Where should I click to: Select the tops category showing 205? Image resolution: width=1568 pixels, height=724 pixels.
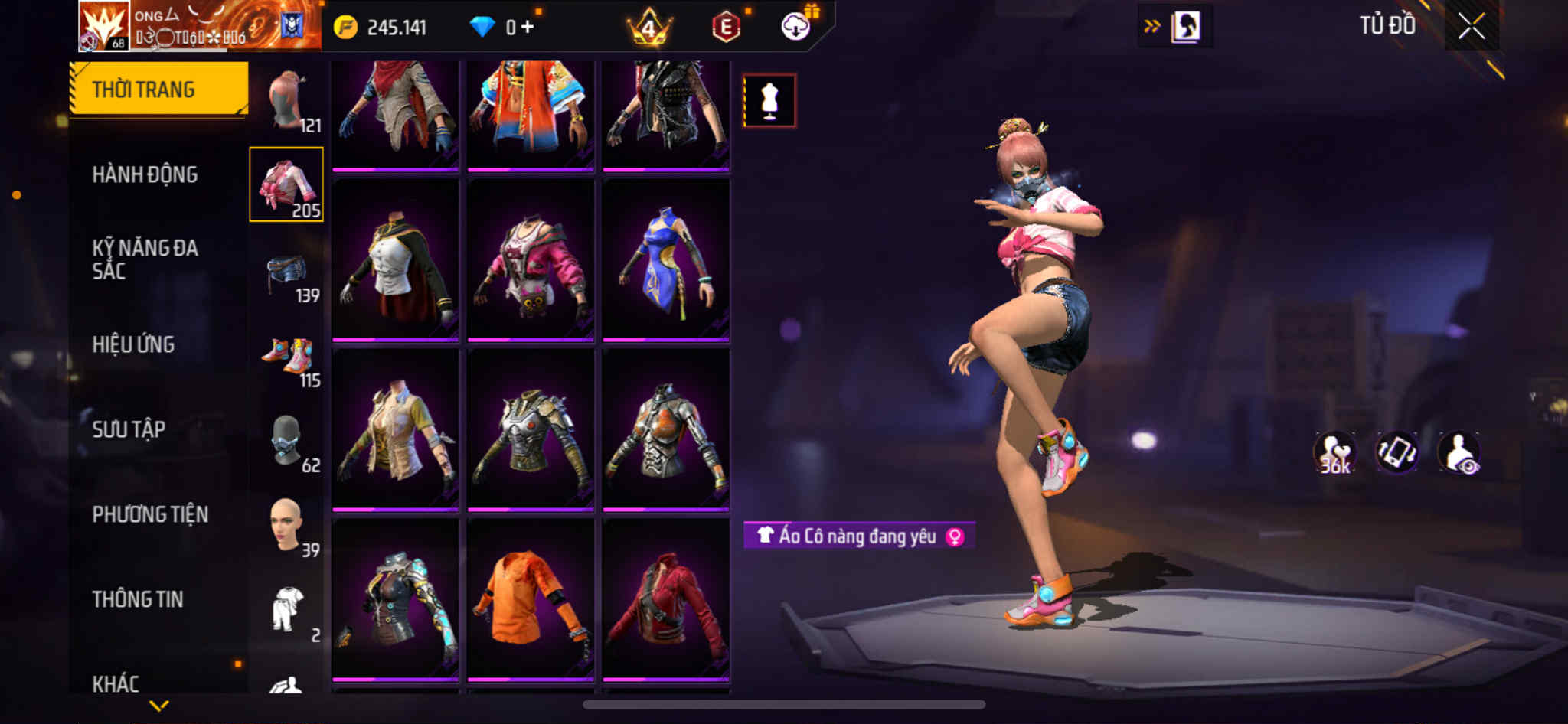click(286, 184)
